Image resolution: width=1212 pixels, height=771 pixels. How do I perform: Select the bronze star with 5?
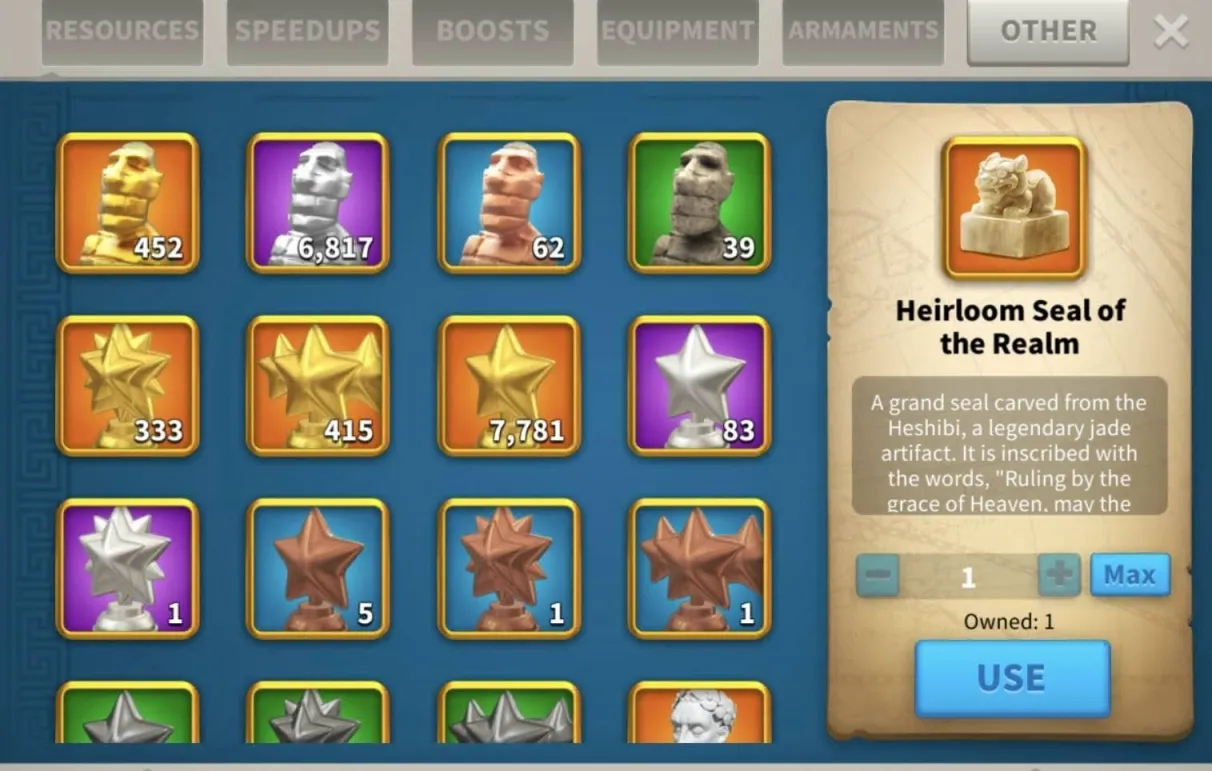click(x=318, y=569)
